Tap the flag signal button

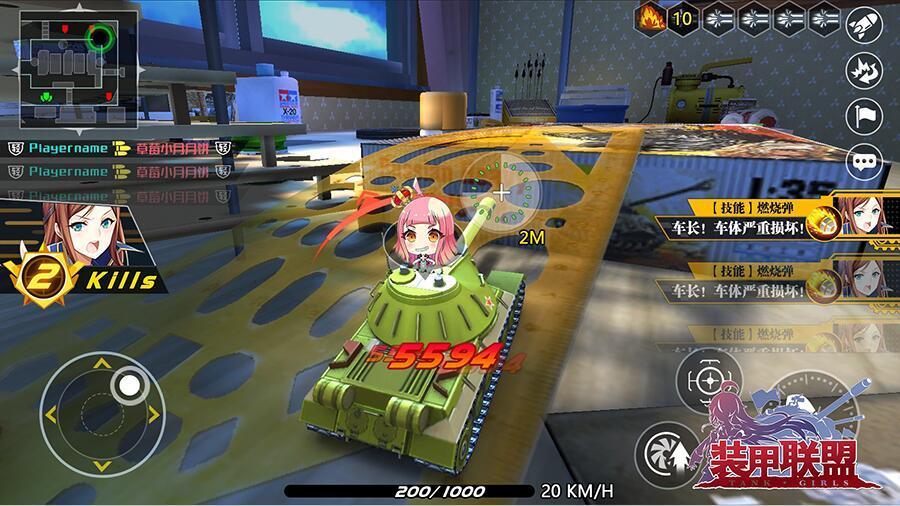pos(863,116)
